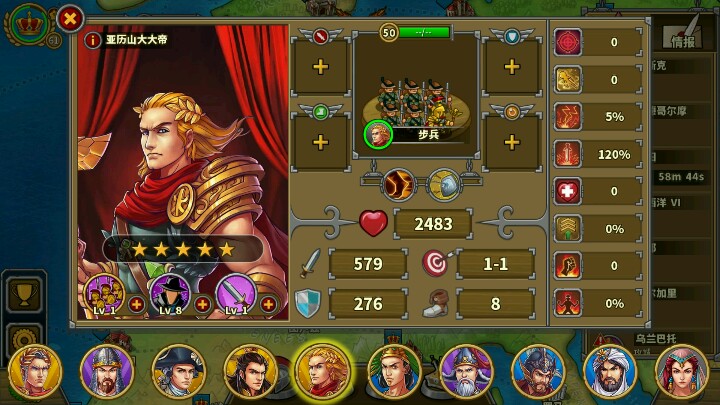Close the general info panel
The width and height of the screenshot is (720, 405).
click(69, 17)
